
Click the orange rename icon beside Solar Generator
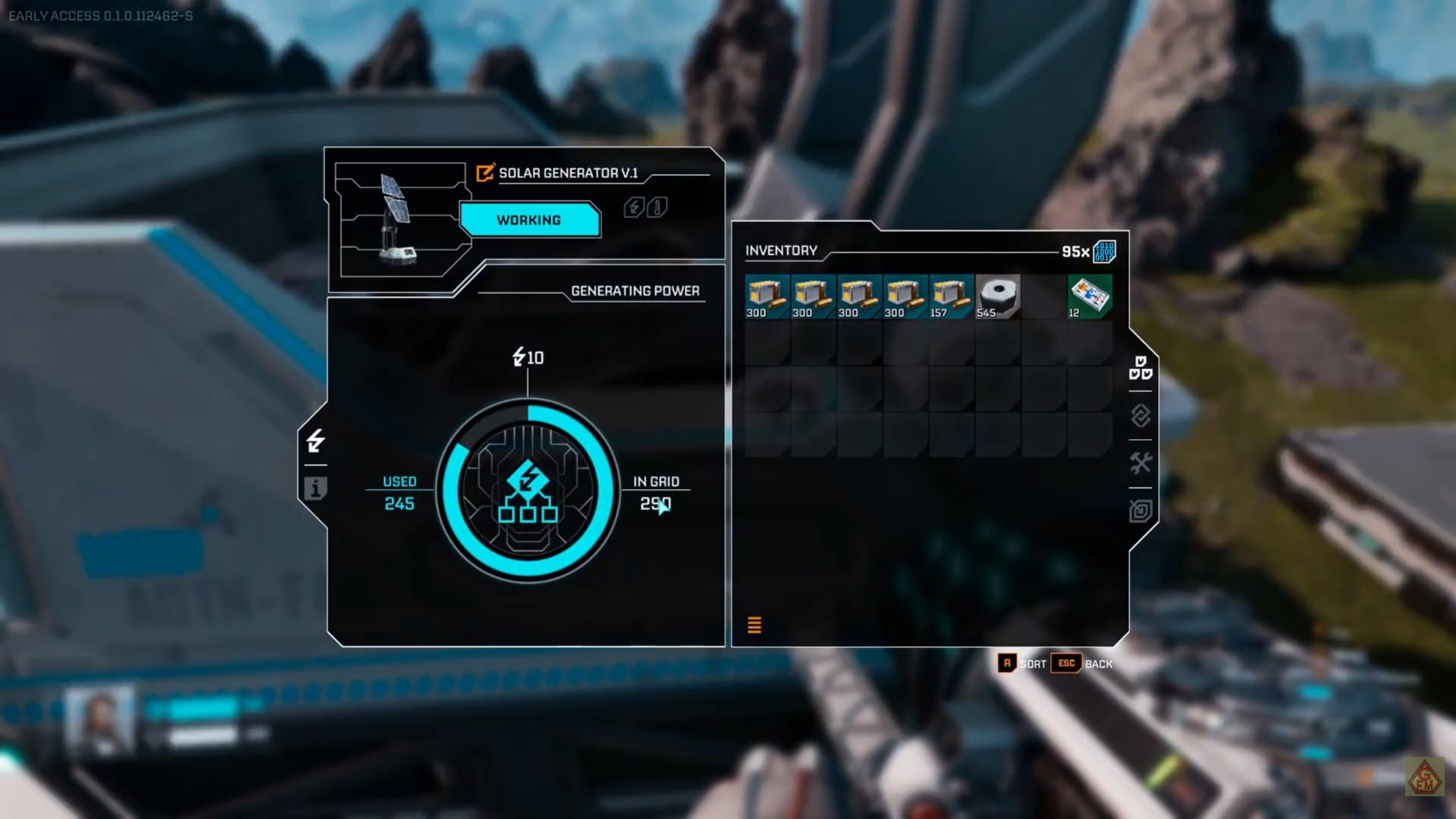tap(485, 173)
